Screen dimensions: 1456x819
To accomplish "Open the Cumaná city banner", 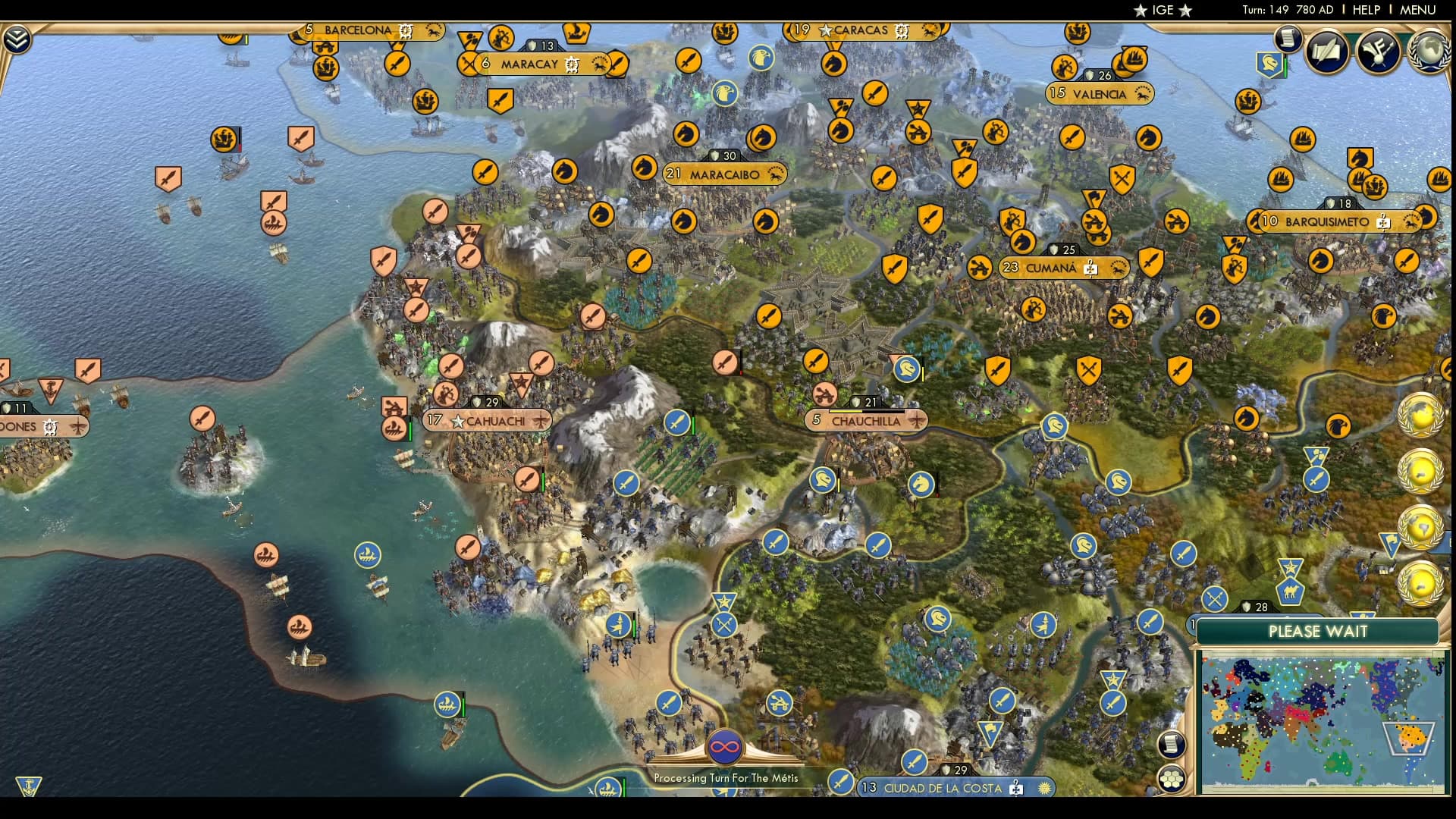I will pyautogui.click(x=1053, y=268).
